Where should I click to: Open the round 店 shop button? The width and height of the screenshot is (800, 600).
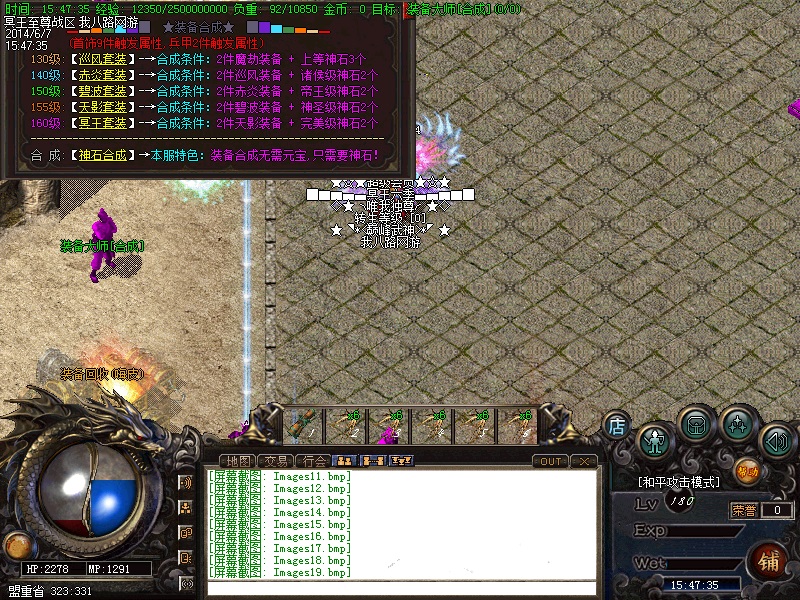click(x=617, y=425)
